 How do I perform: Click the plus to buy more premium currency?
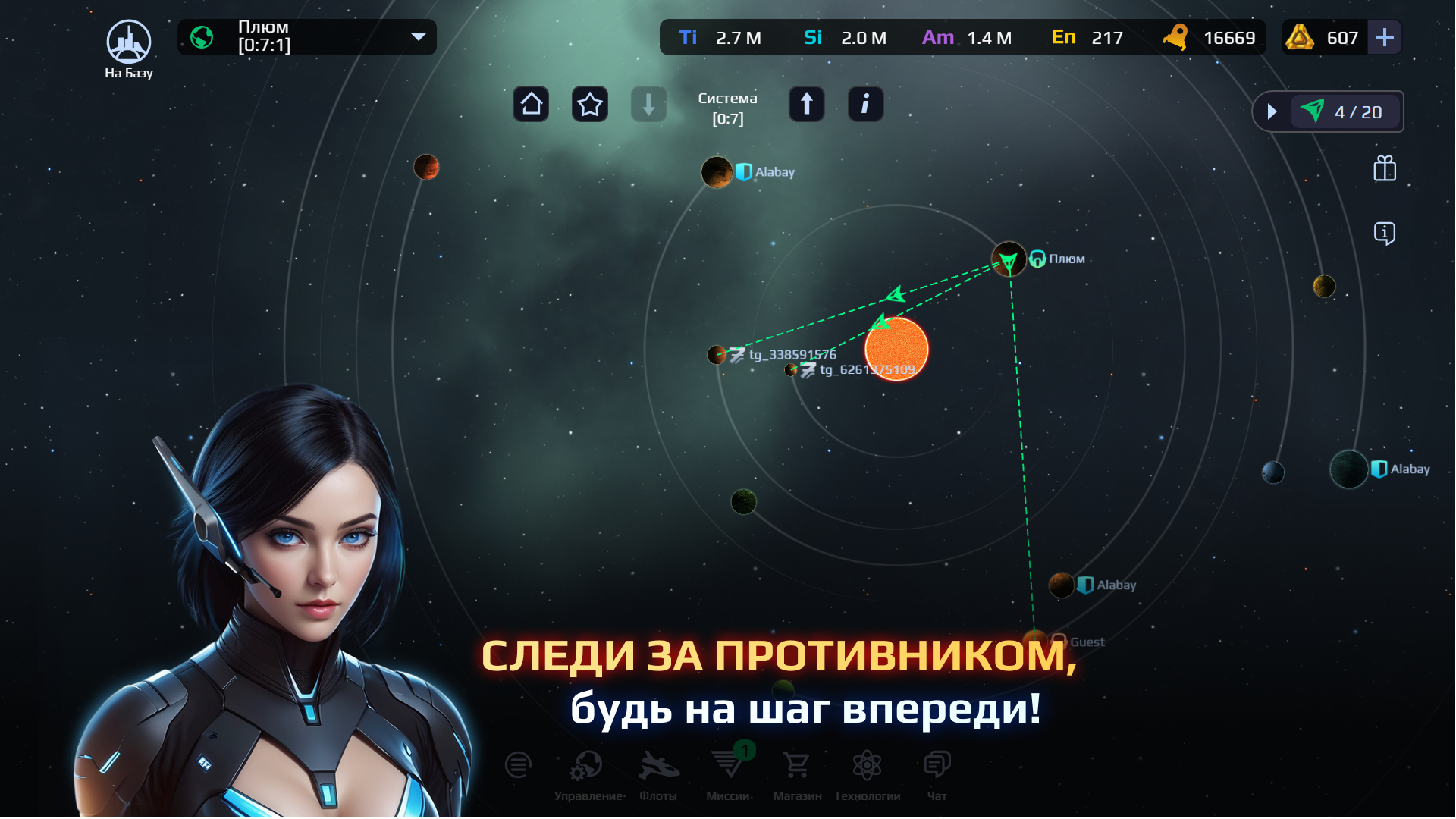pyautogui.click(x=1385, y=36)
